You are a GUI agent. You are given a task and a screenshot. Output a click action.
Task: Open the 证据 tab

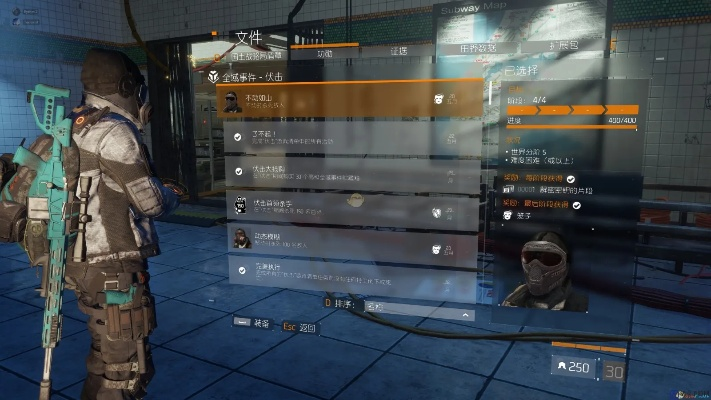click(398, 51)
